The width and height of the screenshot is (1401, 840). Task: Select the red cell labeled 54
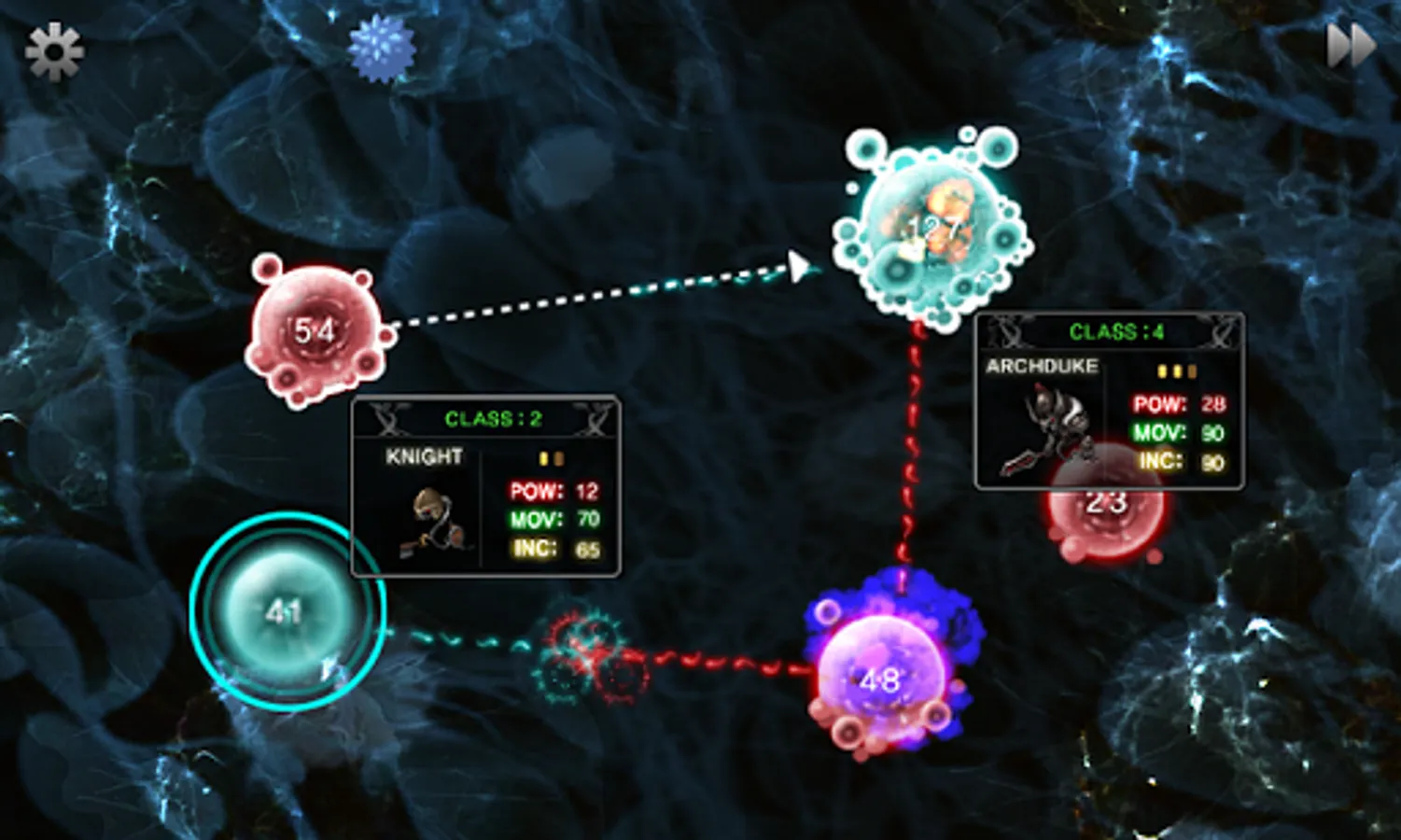pyautogui.click(x=317, y=331)
